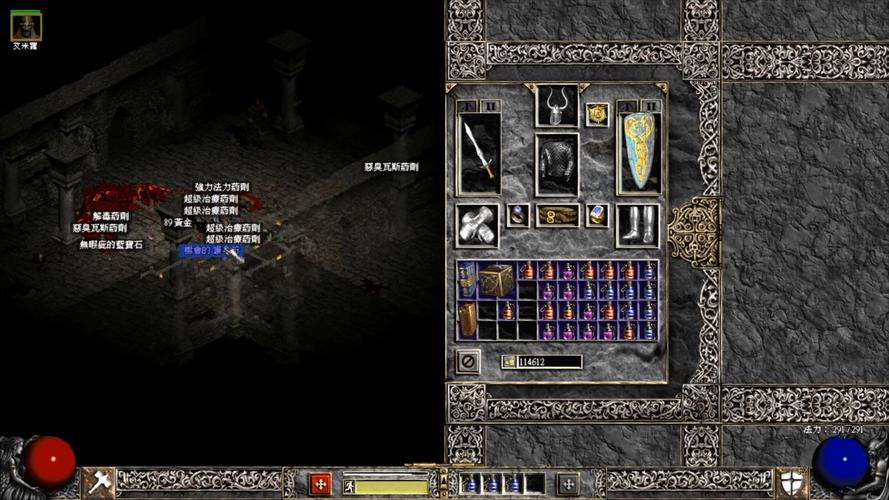Select the gold belt slot
The image size is (889, 500).
[557, 215]
